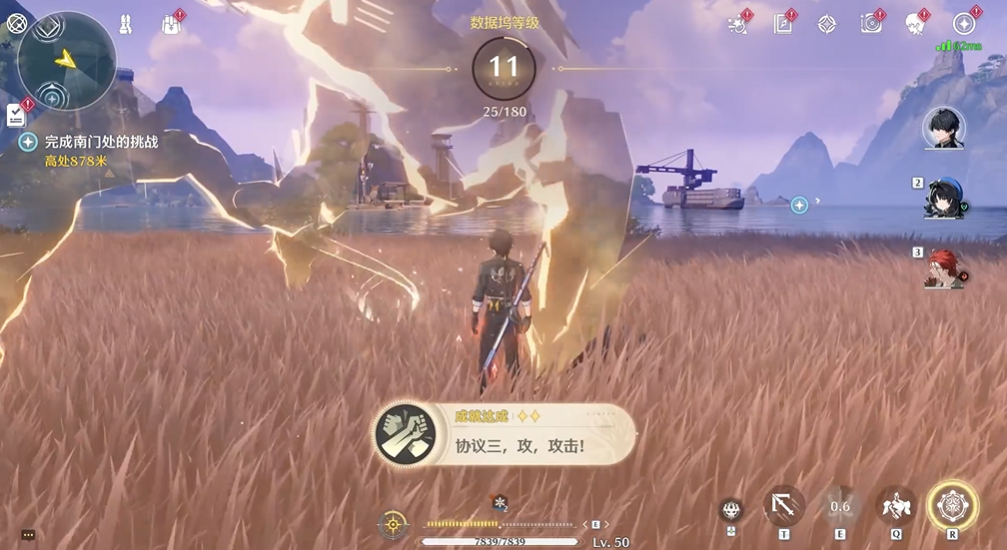Switch to the red-haired character in slot 3
Image resolution: width=1007 pixels, height=550 pixels.
coord(943,268)
